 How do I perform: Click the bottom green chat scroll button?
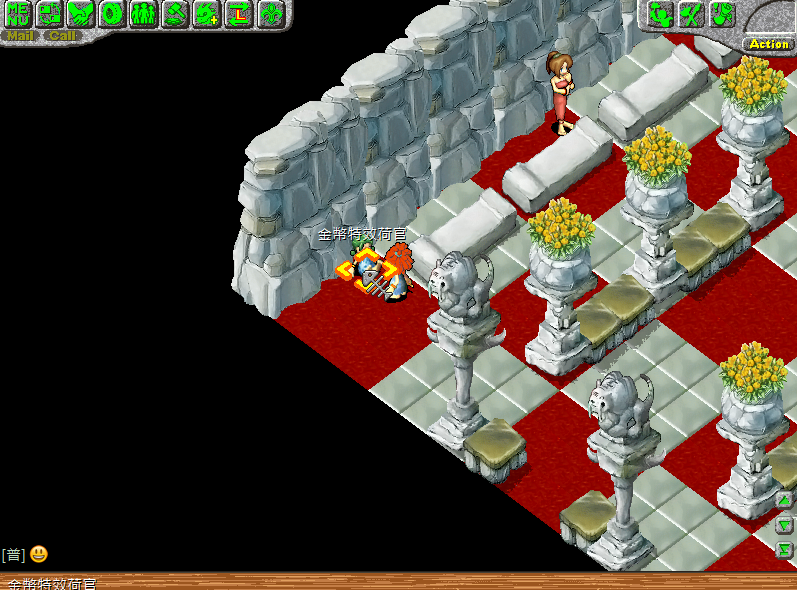(785, 550)
